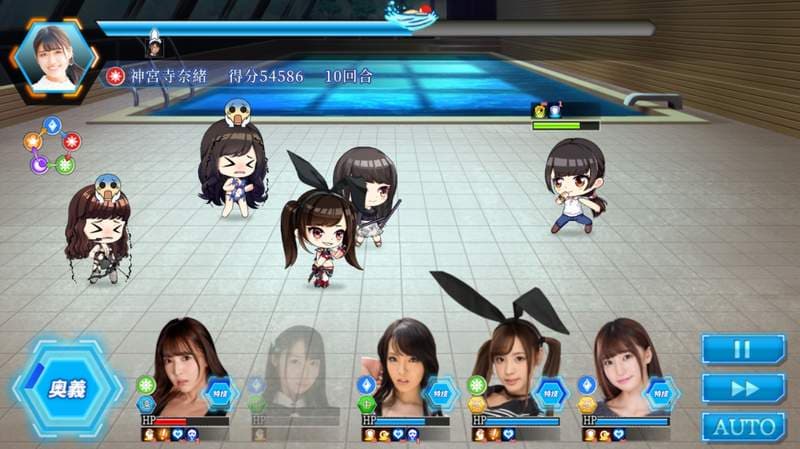800x449 pixels.
Task: Use 特技 skill of the black-haired character
Action: (x=441, y=394)
